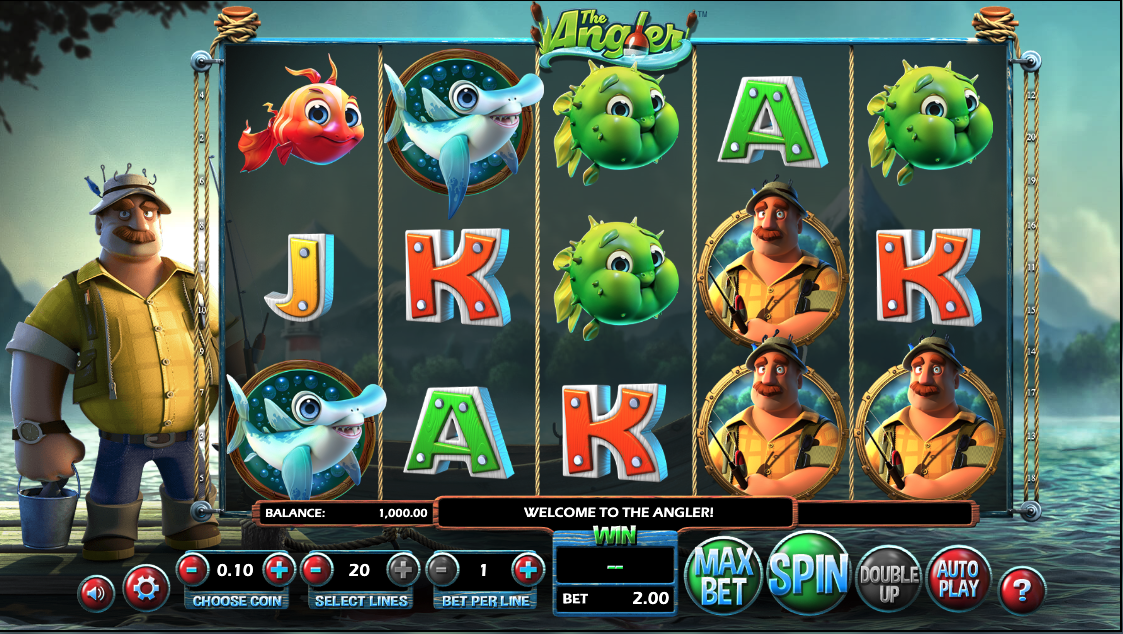Open the help question mark button
The image size is (1123, 634).
click(1021, 591)
